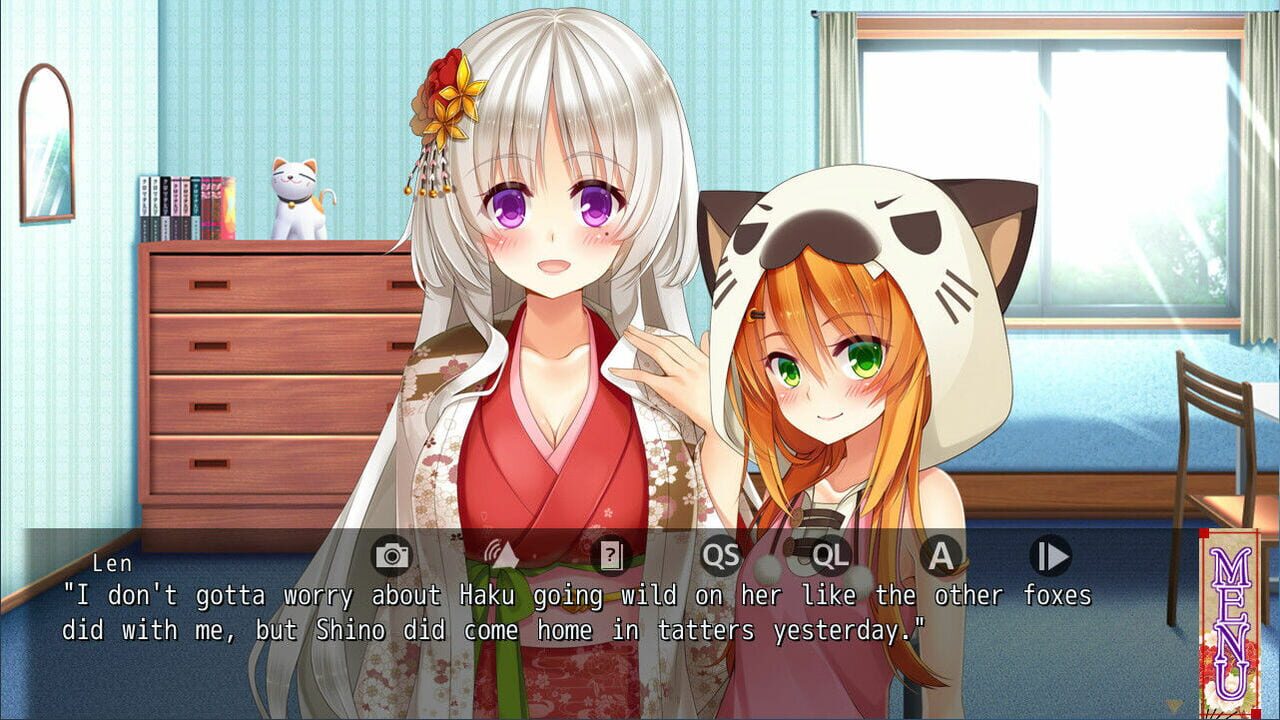Start auto mode with the A icon

942,555
